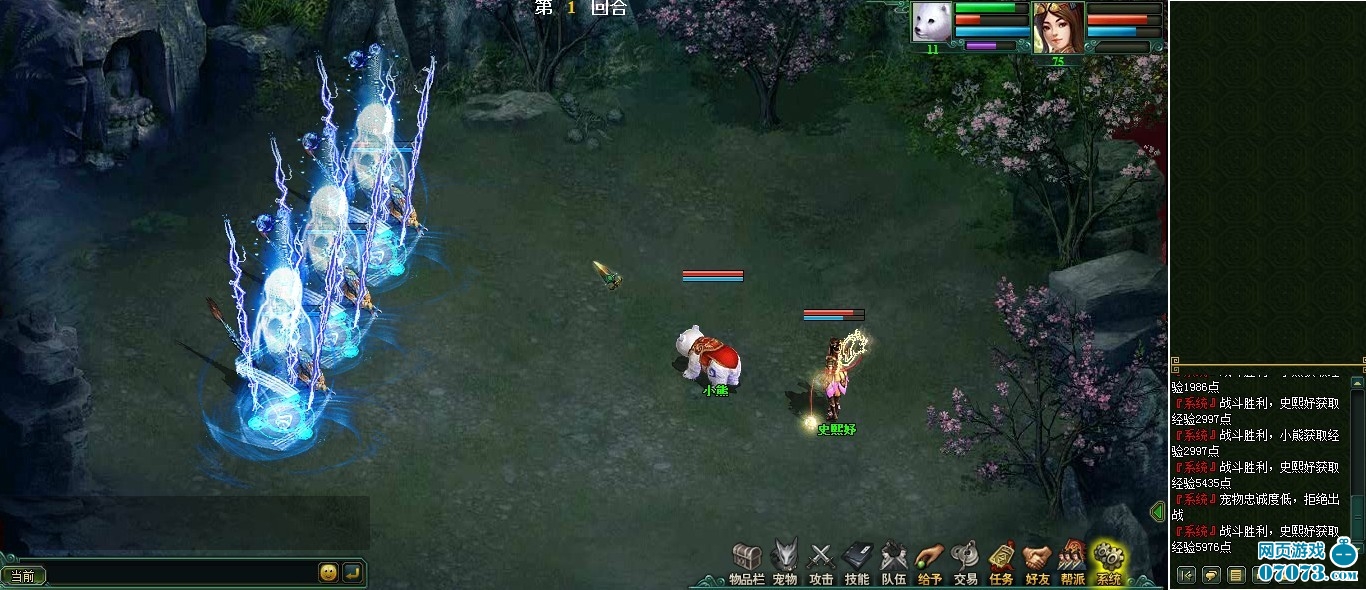Open the 技能 skills book
1366x590 pixels.
[x=857, y=559]
